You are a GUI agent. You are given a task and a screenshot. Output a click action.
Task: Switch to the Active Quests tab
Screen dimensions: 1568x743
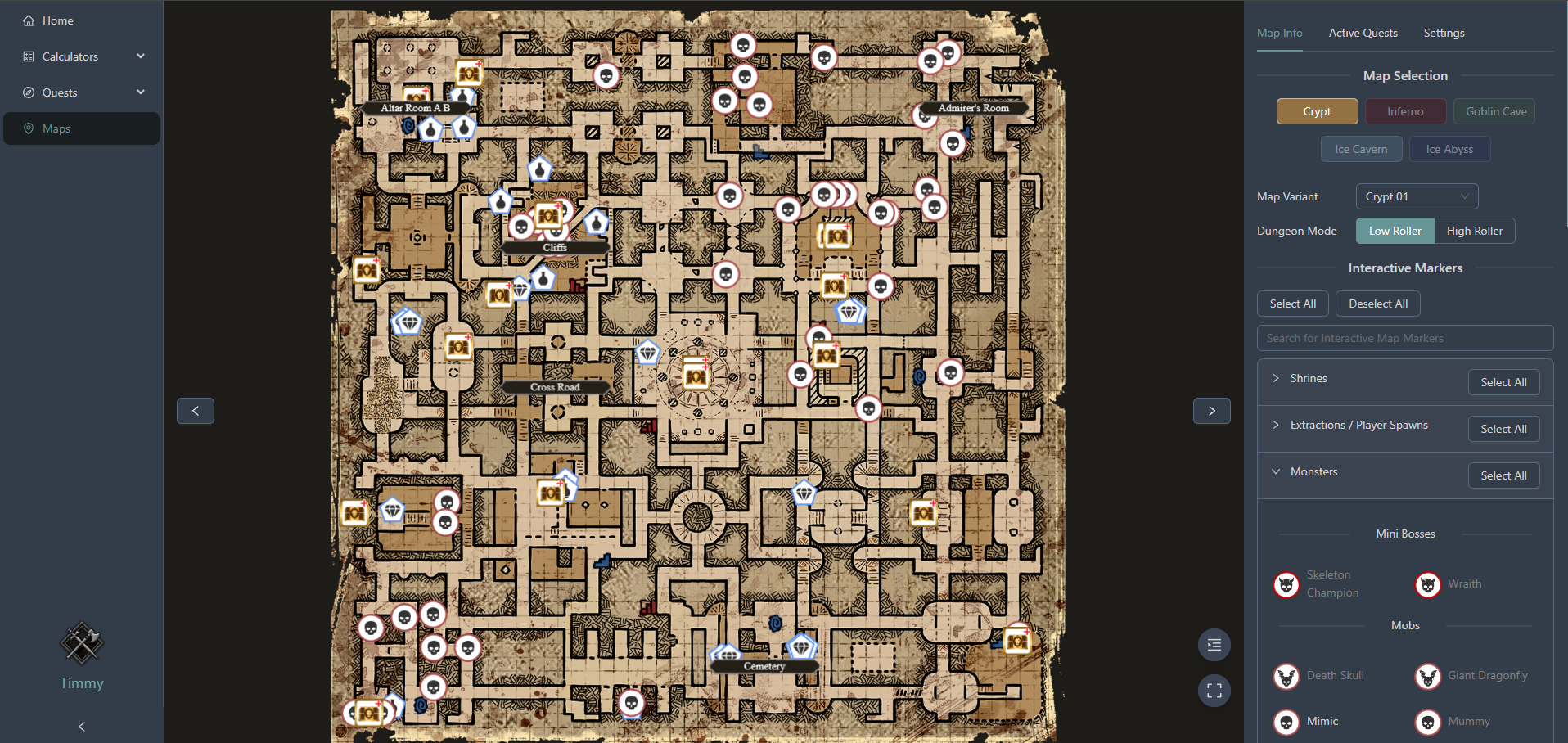(1362, 33)
